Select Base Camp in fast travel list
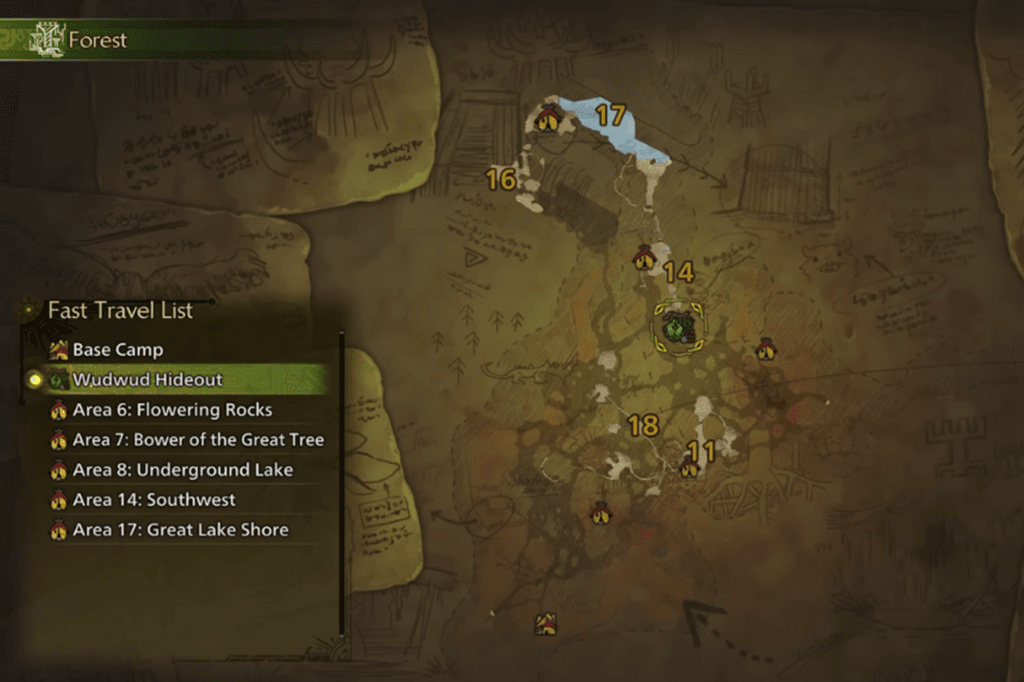Screen dimensions: 1024x682 click(x=117, y=350)
